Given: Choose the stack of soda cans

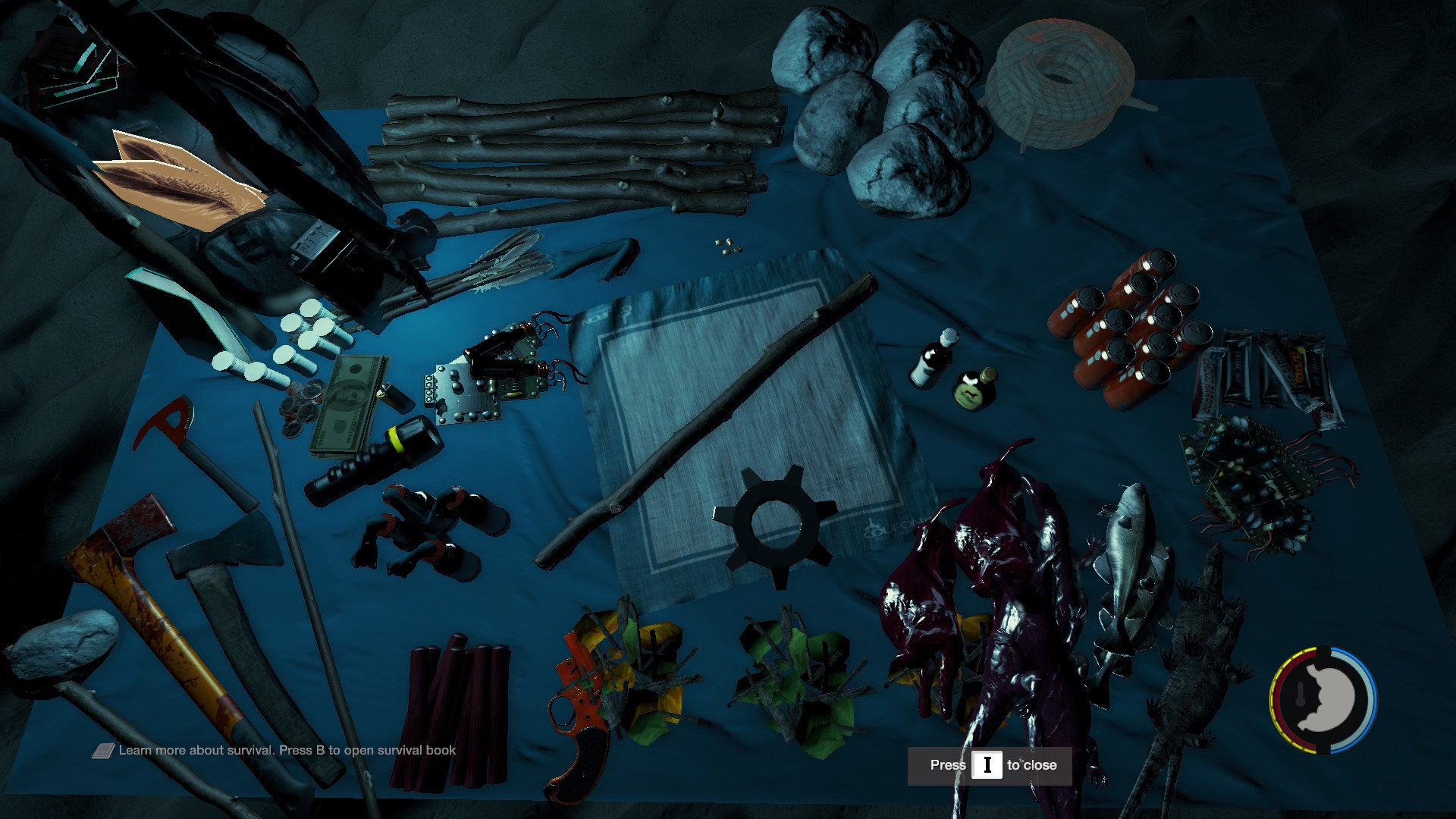Looking at the screenshot, I should (1128, 328).
